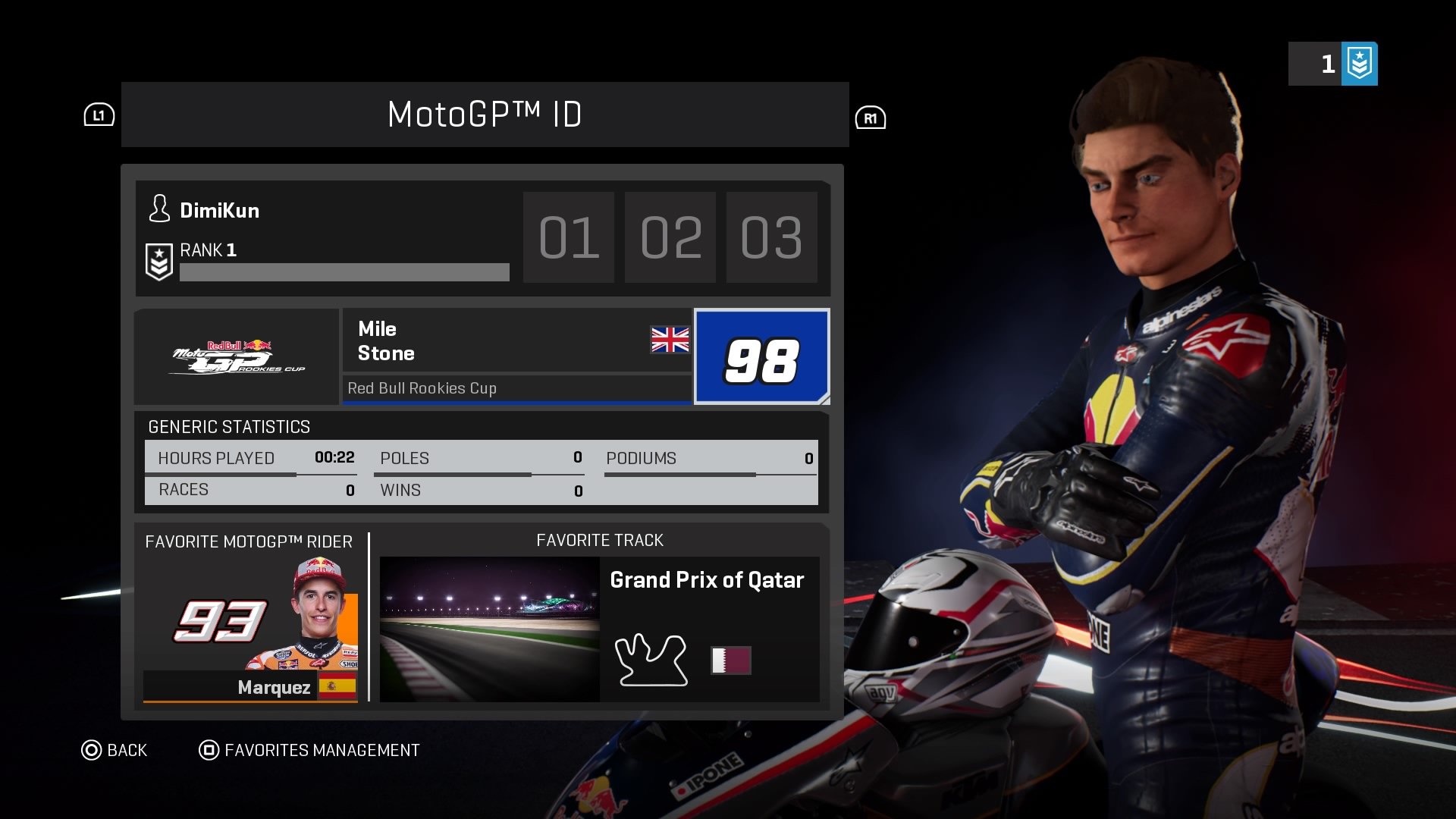Expand achievement slot 03
1456x819 pixels.
[771, 237]
